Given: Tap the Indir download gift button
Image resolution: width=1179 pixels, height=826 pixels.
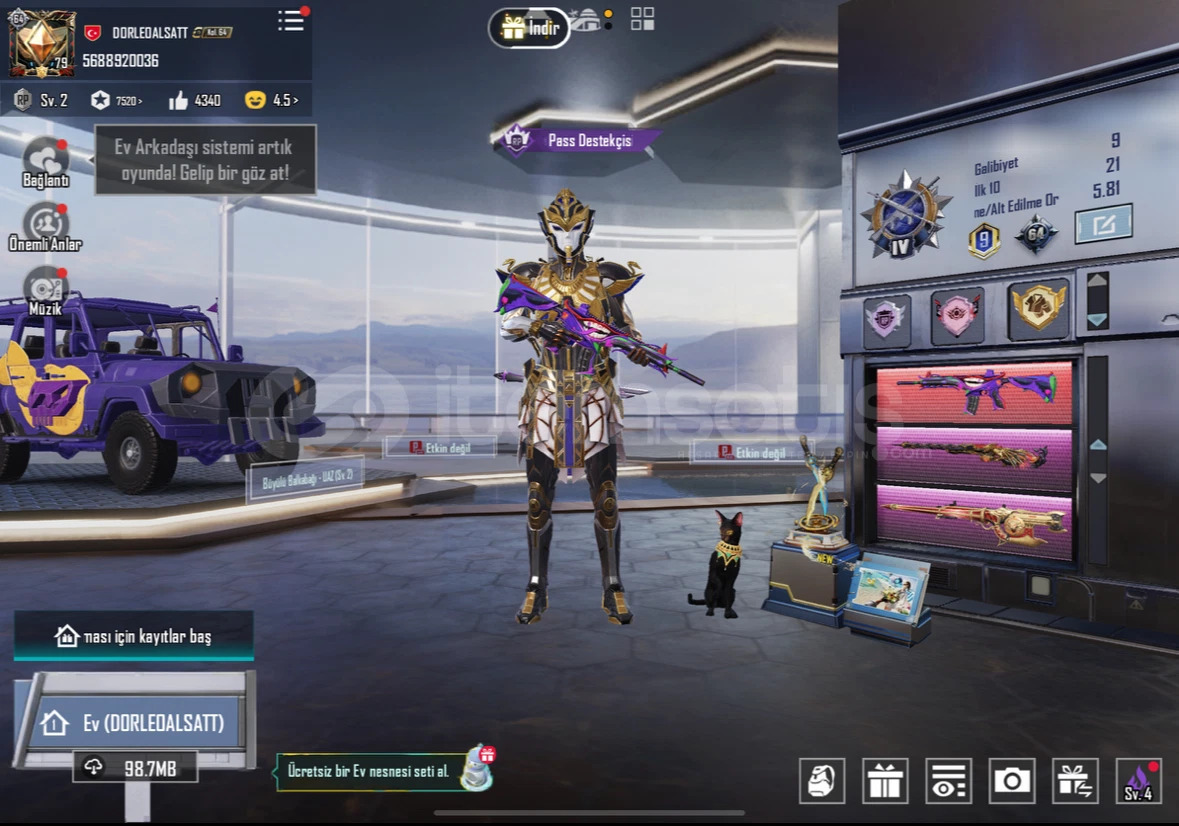Looking at the screenshot, I should tap(529, 28).
